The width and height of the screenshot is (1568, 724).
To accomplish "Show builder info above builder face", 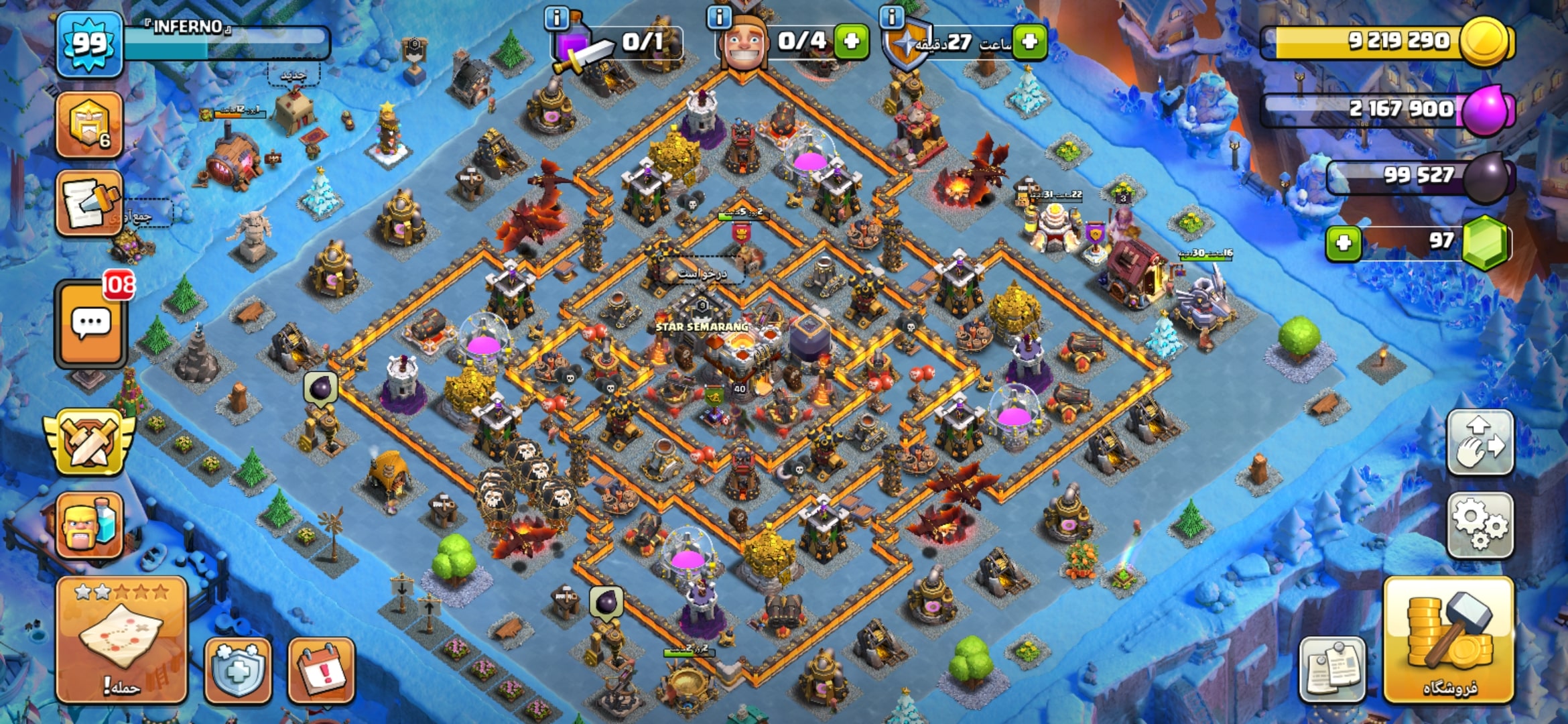I will click(720, 17).
